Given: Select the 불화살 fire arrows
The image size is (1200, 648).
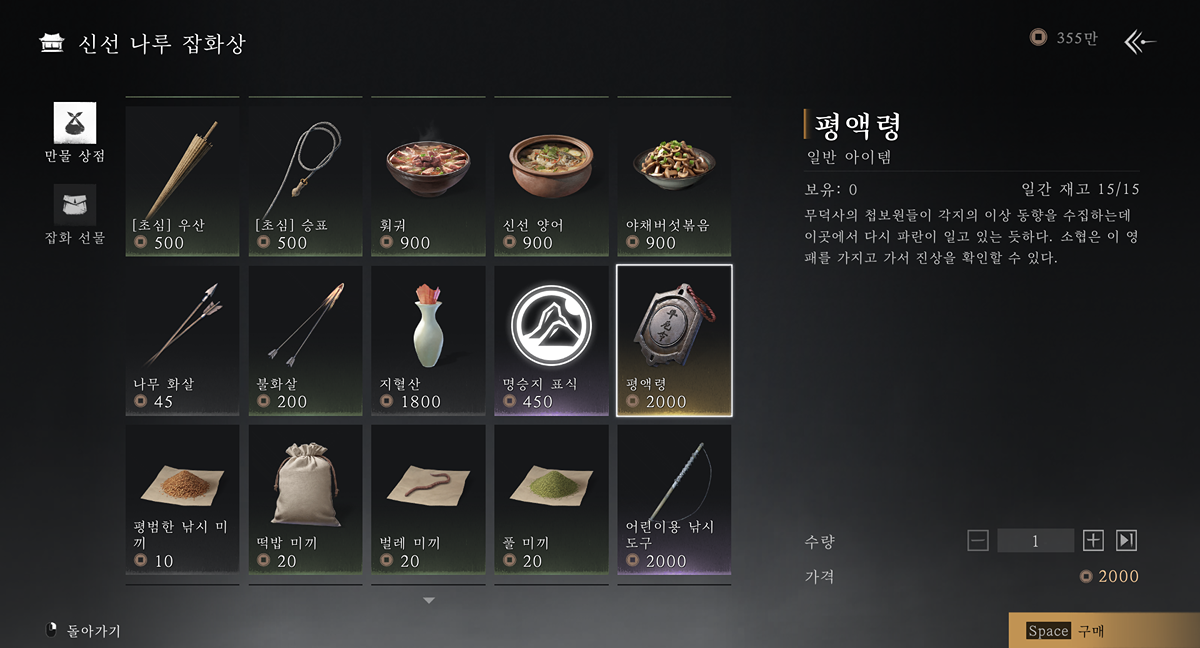Looking at the screenshot, I should point(305,340).
